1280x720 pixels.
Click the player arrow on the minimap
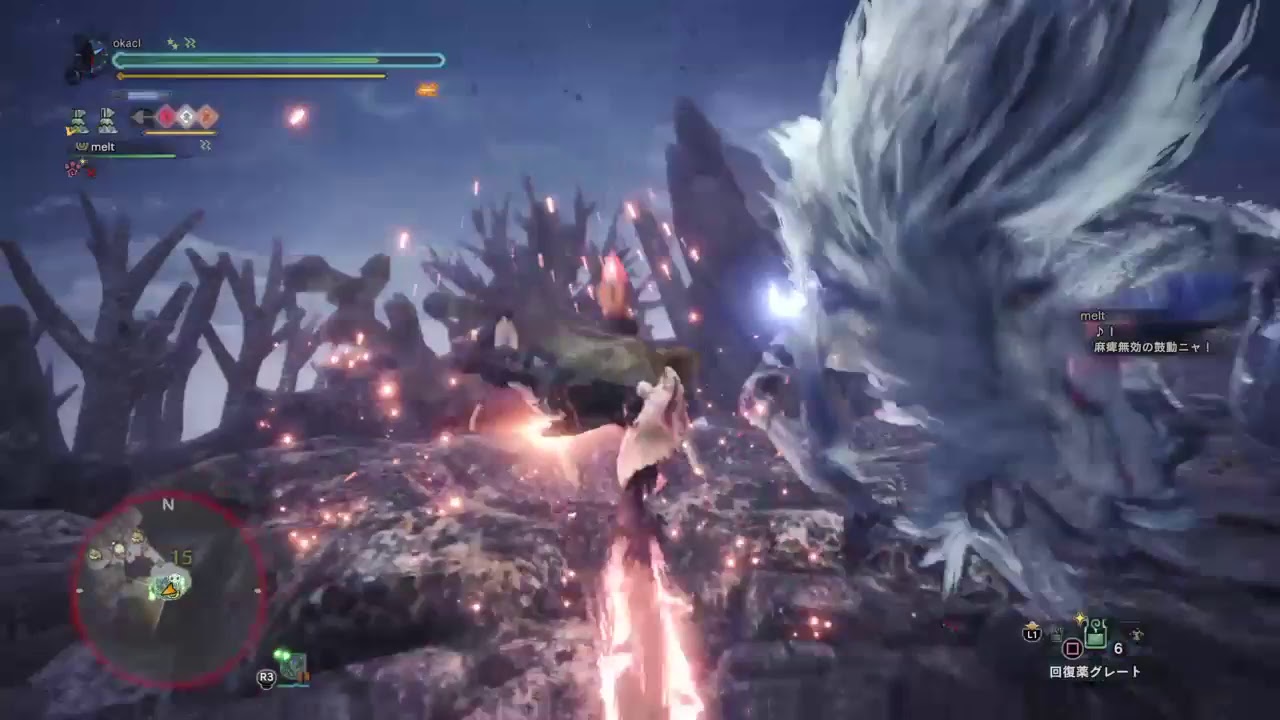170,590
